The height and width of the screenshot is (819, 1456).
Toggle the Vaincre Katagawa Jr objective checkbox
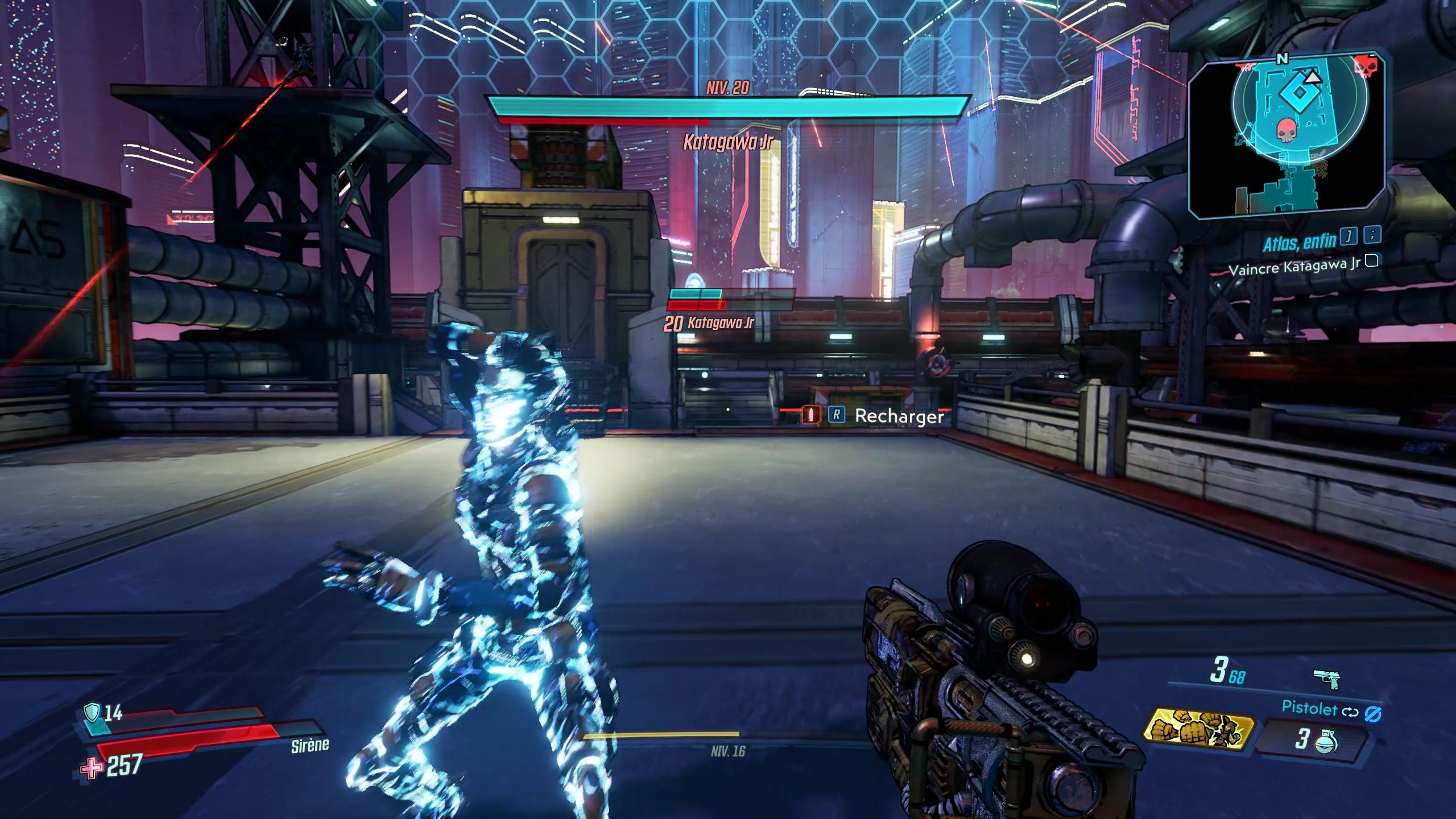pyautogui.click(x=1372, y=261)
